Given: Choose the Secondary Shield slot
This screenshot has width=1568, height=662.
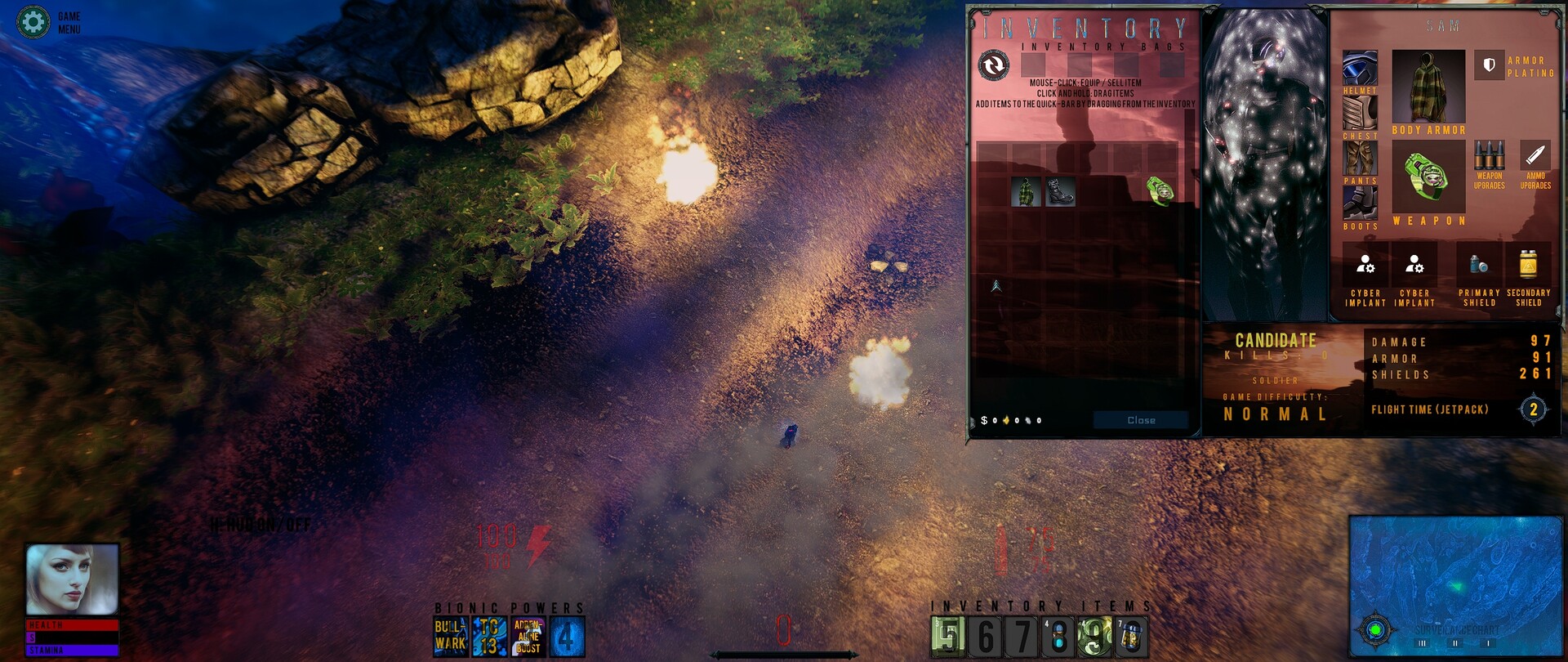Looking at the screenshot, I should point(1528,265).
